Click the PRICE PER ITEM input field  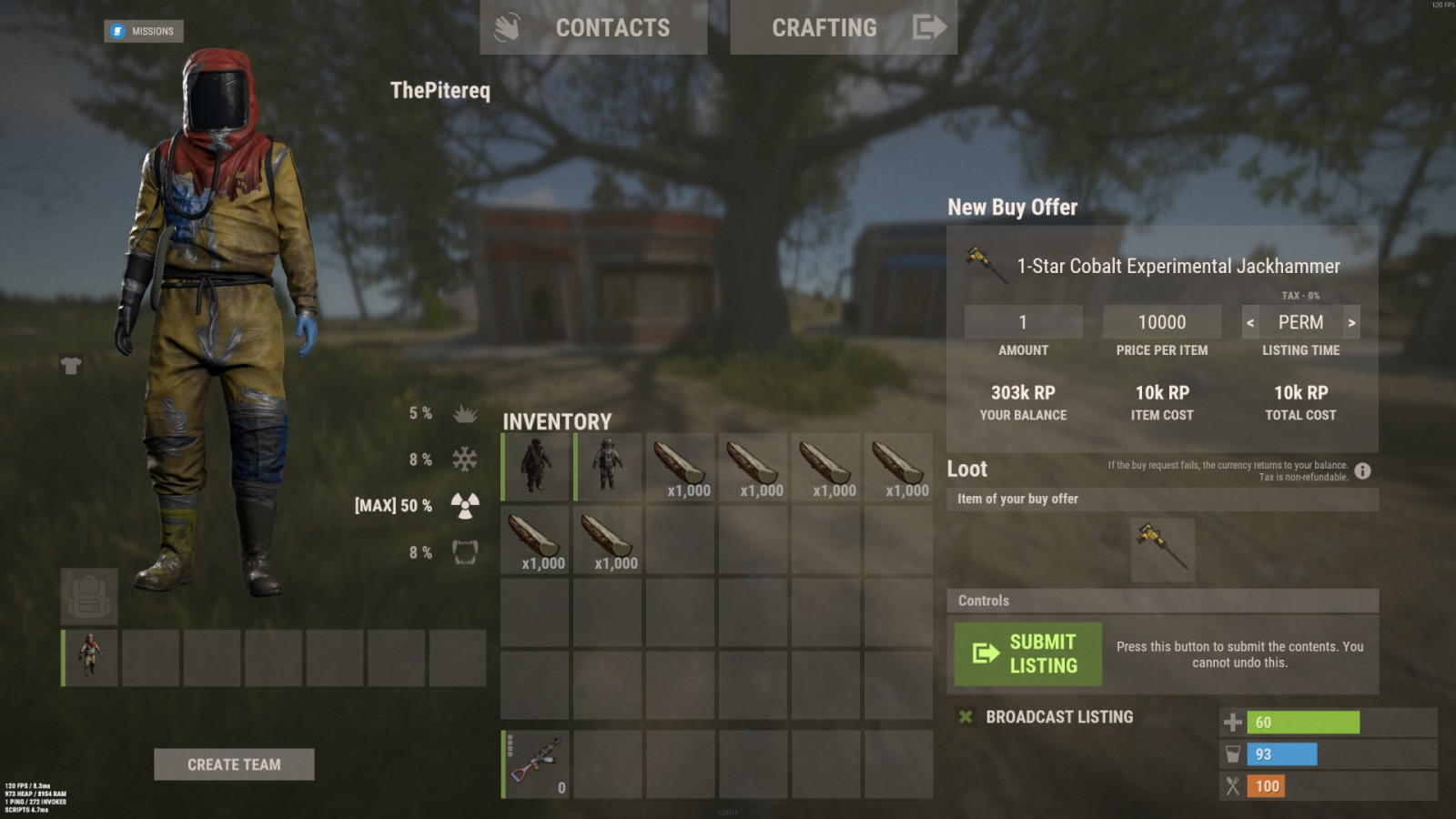point(1162,321)
